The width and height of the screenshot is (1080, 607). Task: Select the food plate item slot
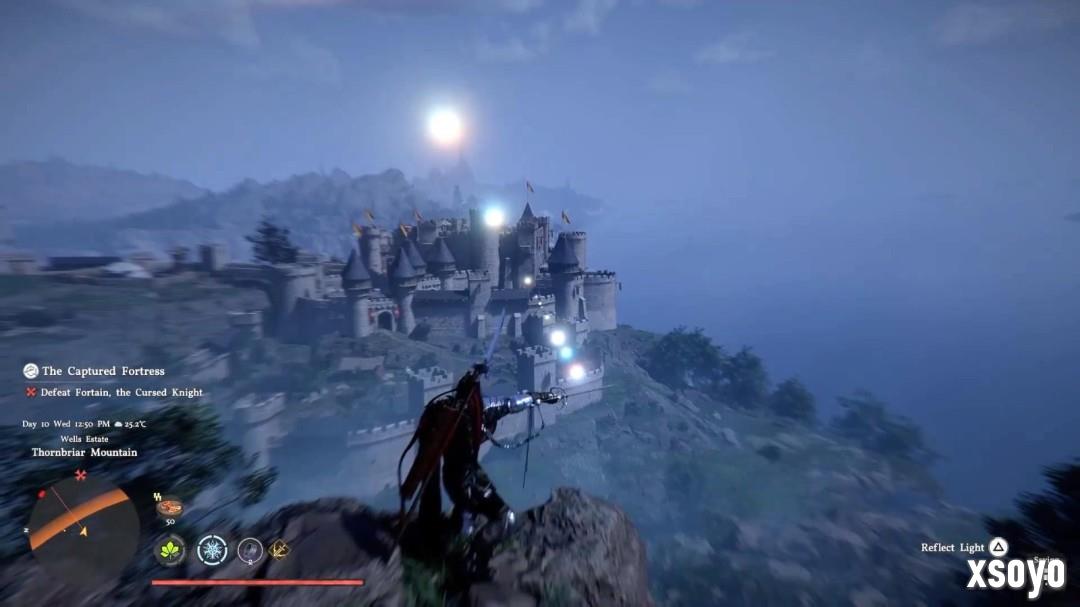click(x=168, y=507)
